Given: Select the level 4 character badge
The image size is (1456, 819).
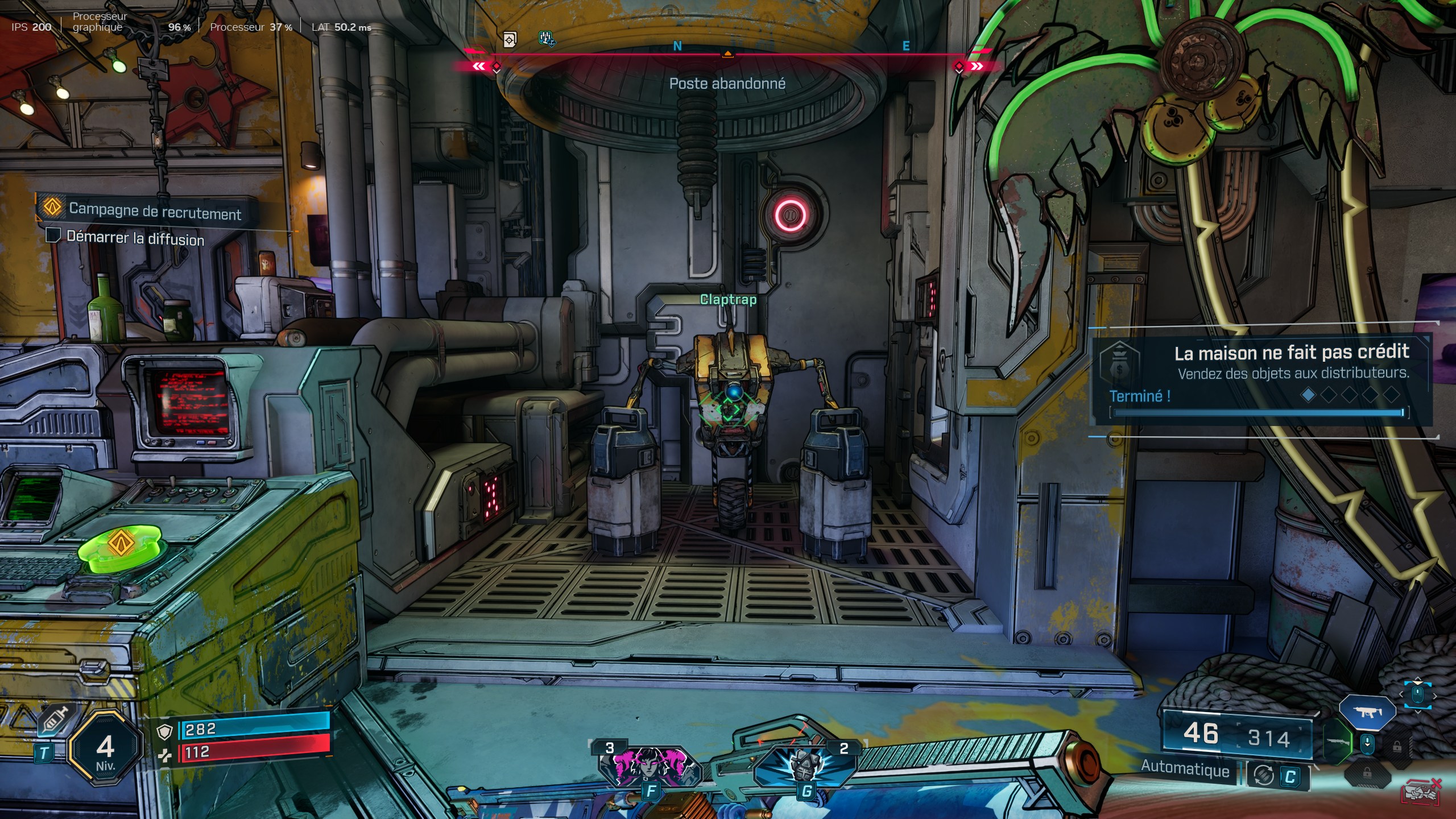Looking at the screenshot, I should [105, 749].
